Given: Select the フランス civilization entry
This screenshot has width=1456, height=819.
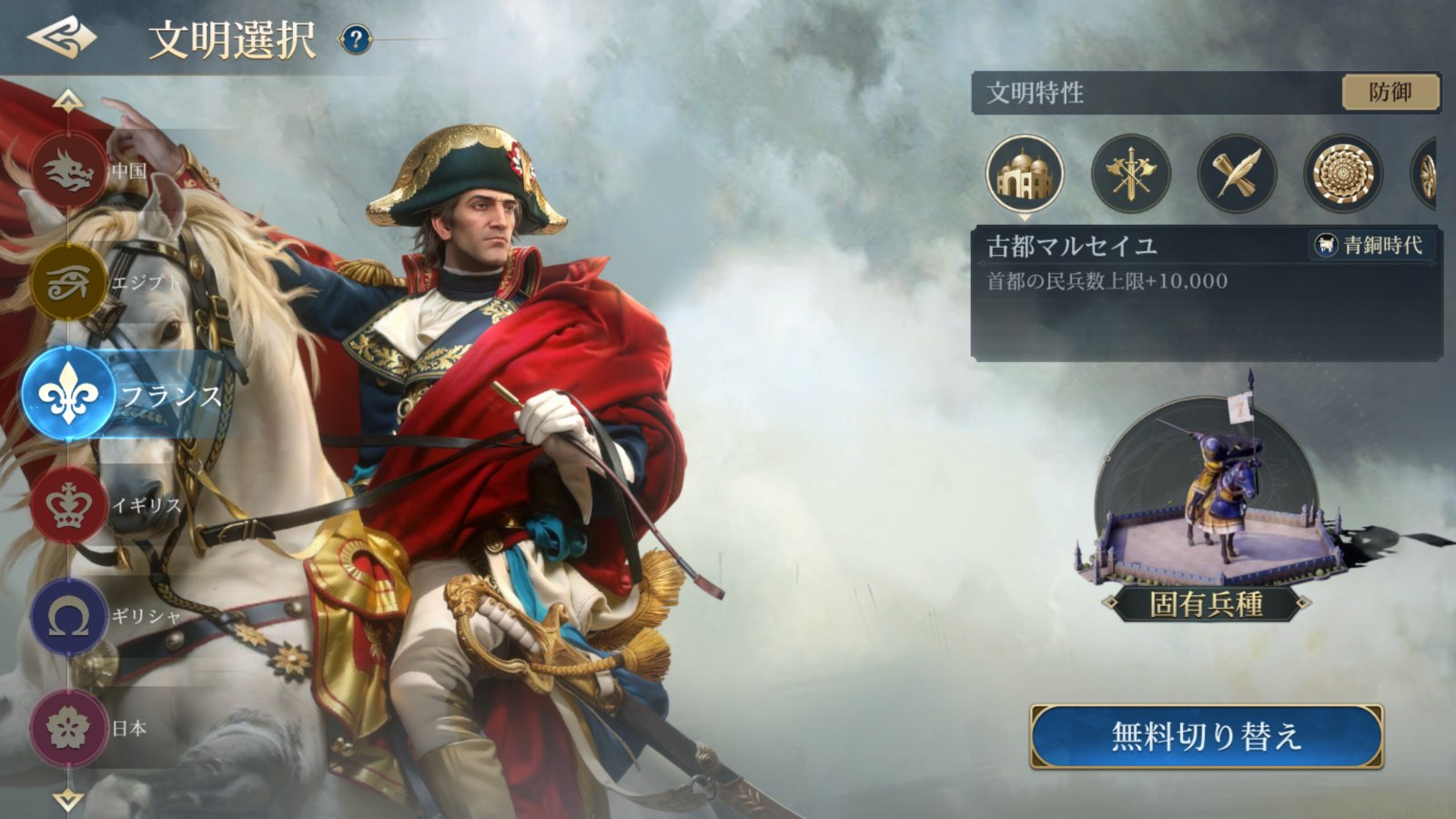Looking at the screenshot, I should pos(70,395).
